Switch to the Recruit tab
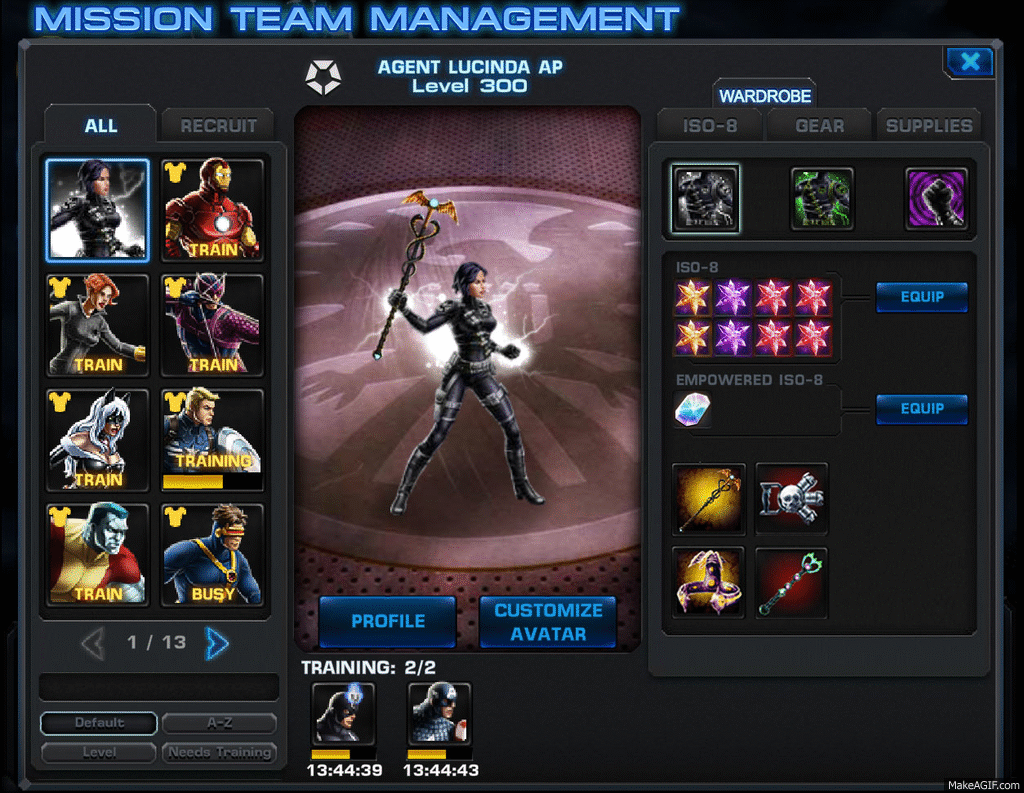 pyautogui.click(x=218, y=126)
